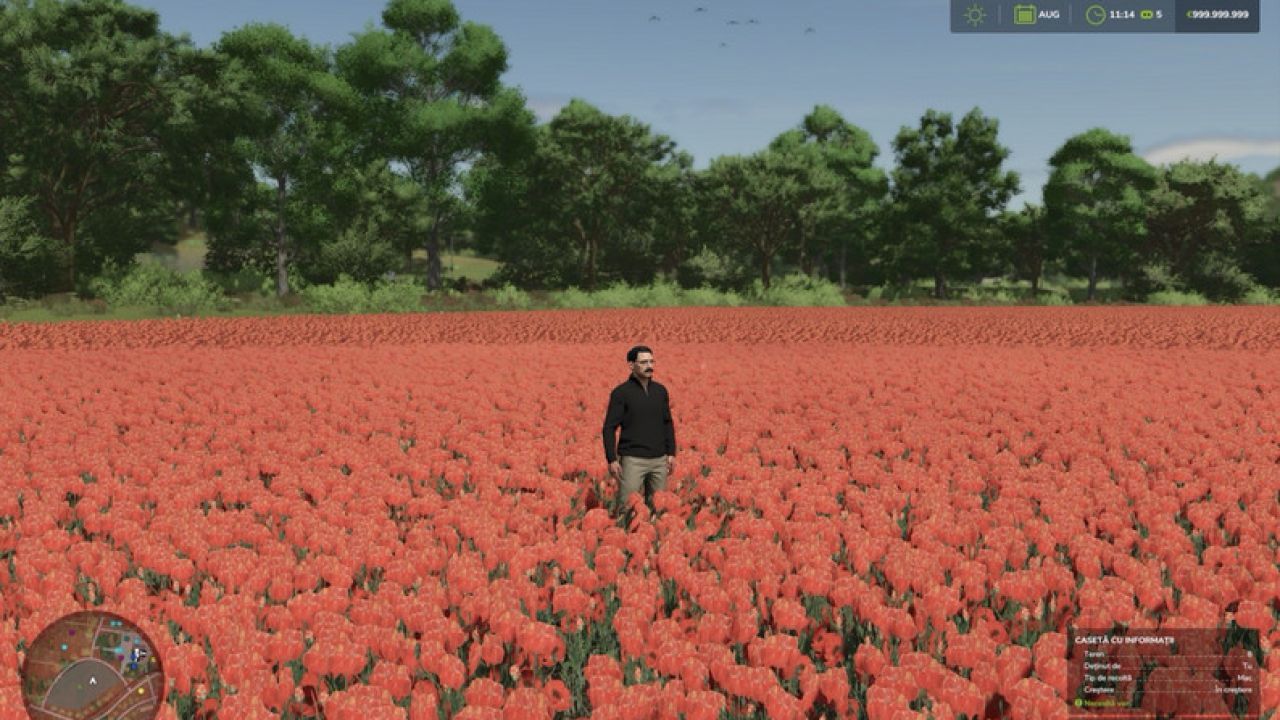This screenshot has height=720, width=1280.
Task: Click the white vehicle icon on the minimap
Action: [138, 652]
